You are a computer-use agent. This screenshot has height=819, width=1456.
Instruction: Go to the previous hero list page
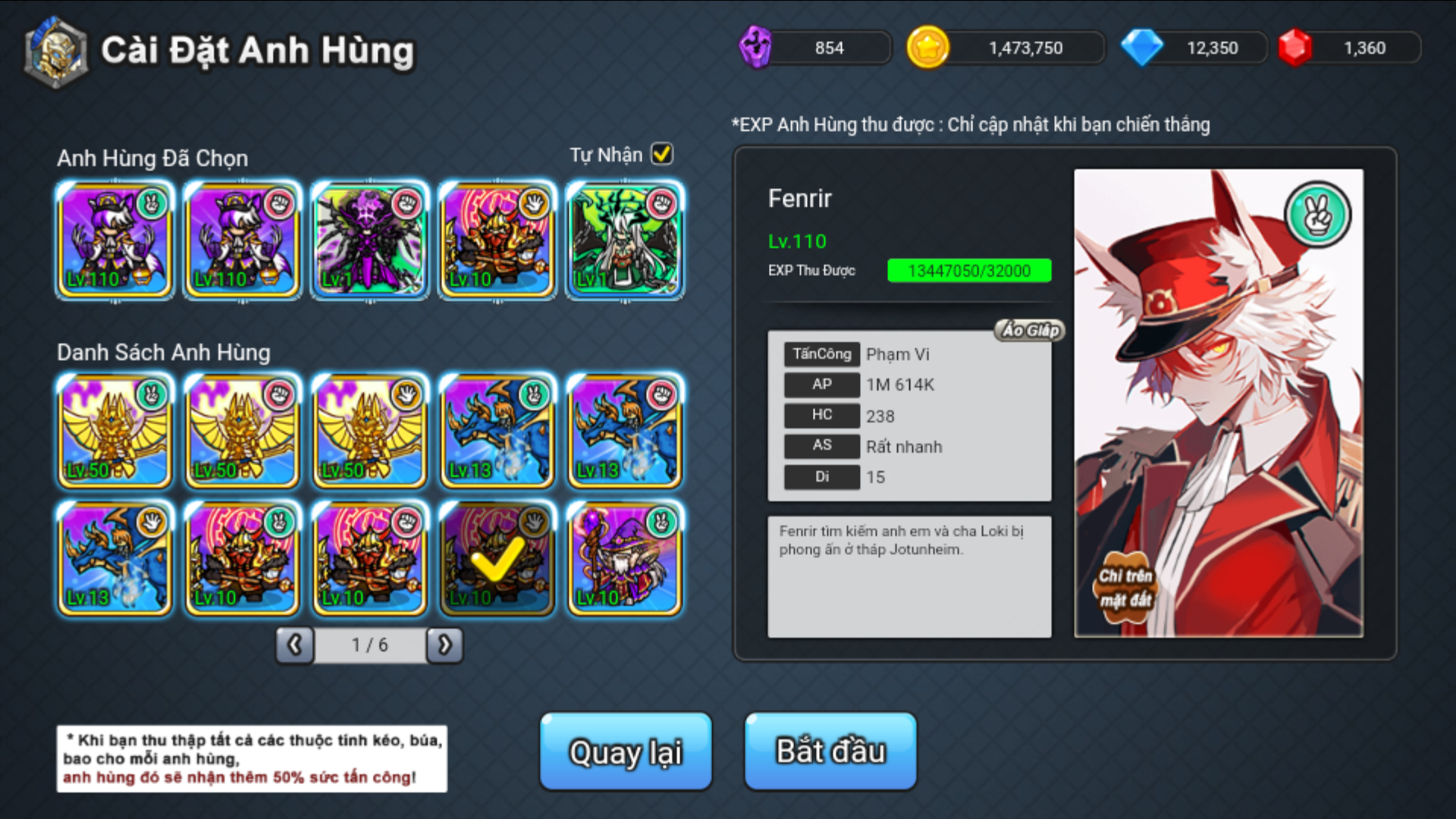pyautogui.click(x=294, y=645)
